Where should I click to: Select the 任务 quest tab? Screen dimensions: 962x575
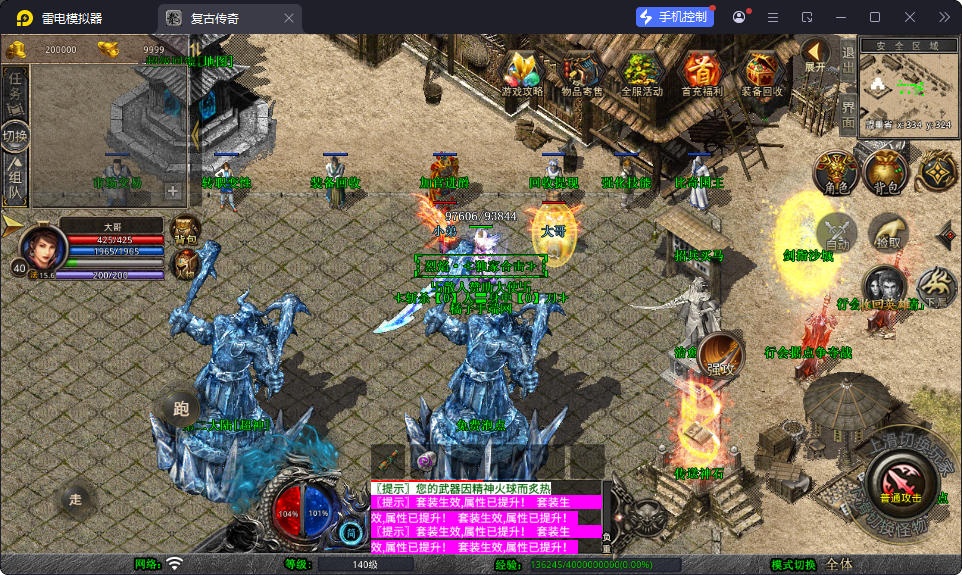[x=15, y=90]
